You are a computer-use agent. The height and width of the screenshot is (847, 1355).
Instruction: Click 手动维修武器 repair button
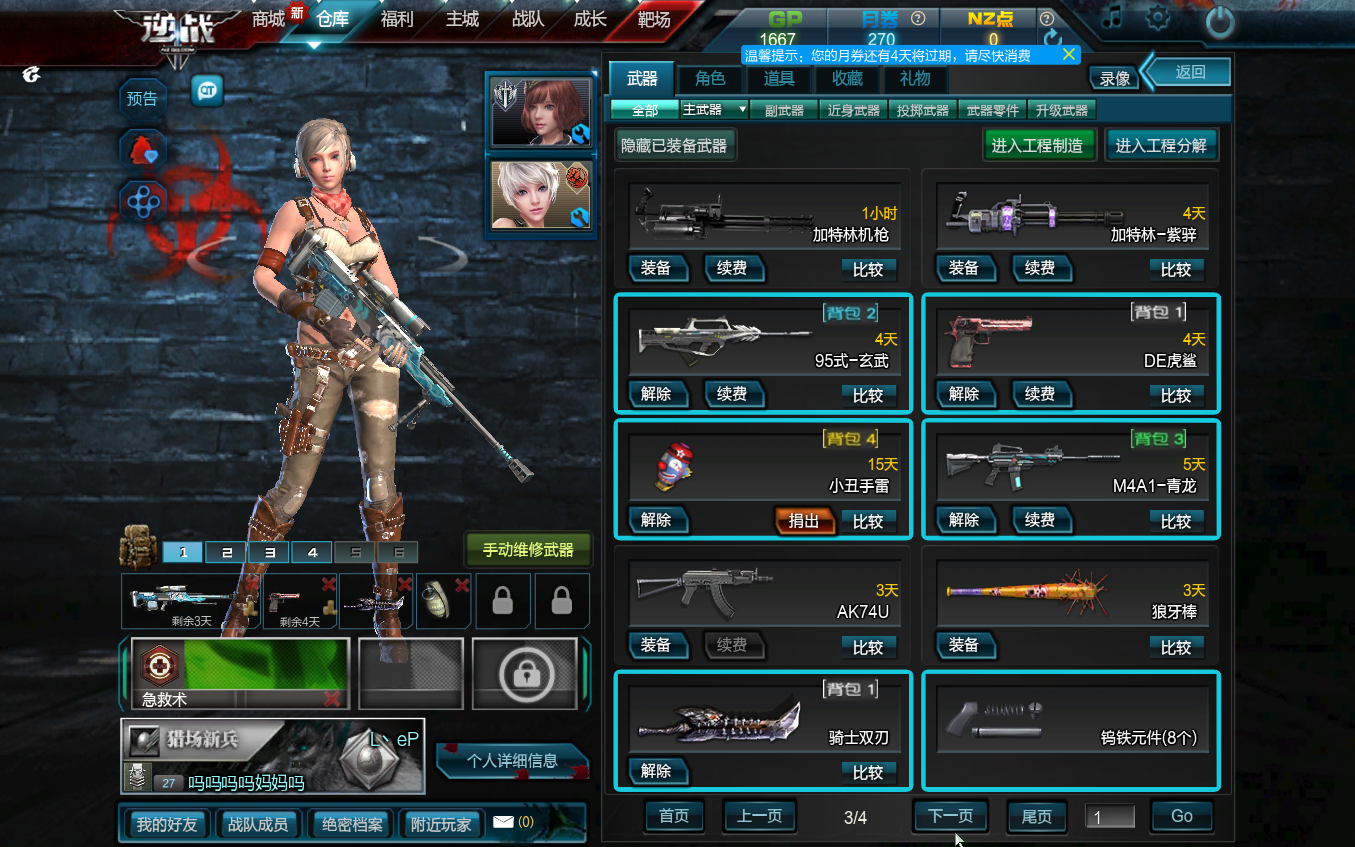pyautogui.click(x=528, y=550)
